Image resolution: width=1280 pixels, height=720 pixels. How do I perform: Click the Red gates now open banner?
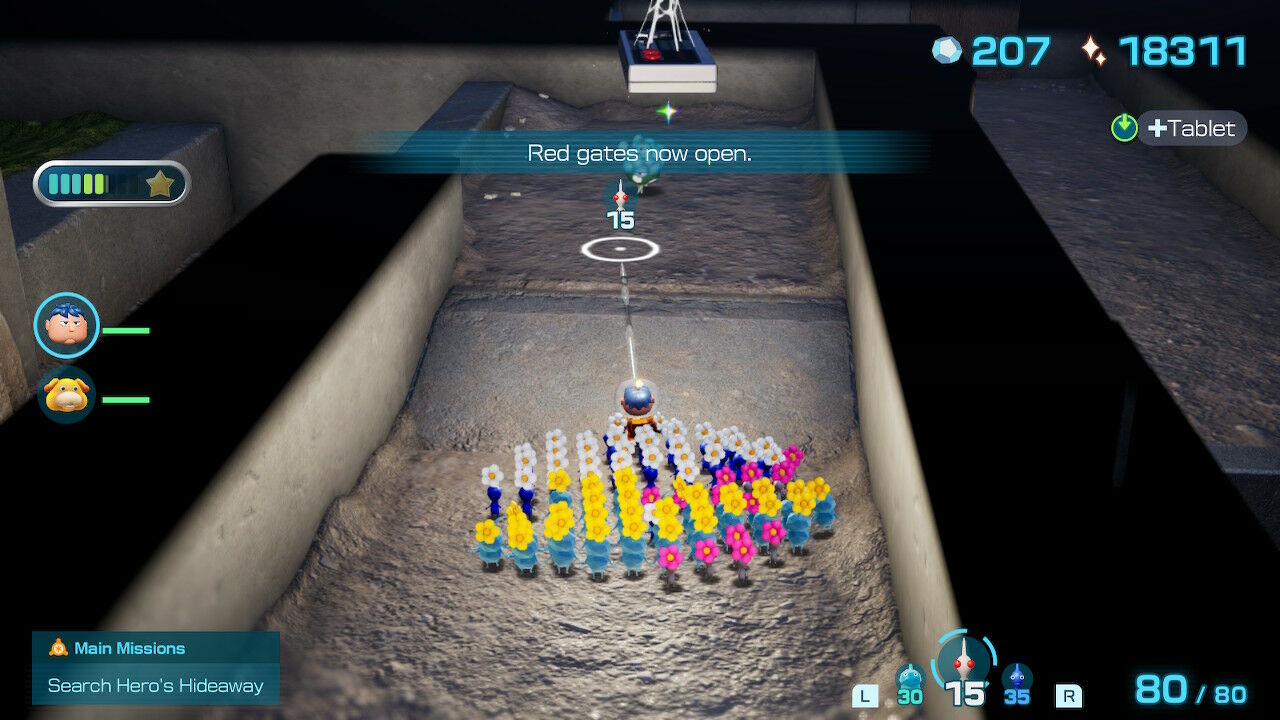[638, 153]
